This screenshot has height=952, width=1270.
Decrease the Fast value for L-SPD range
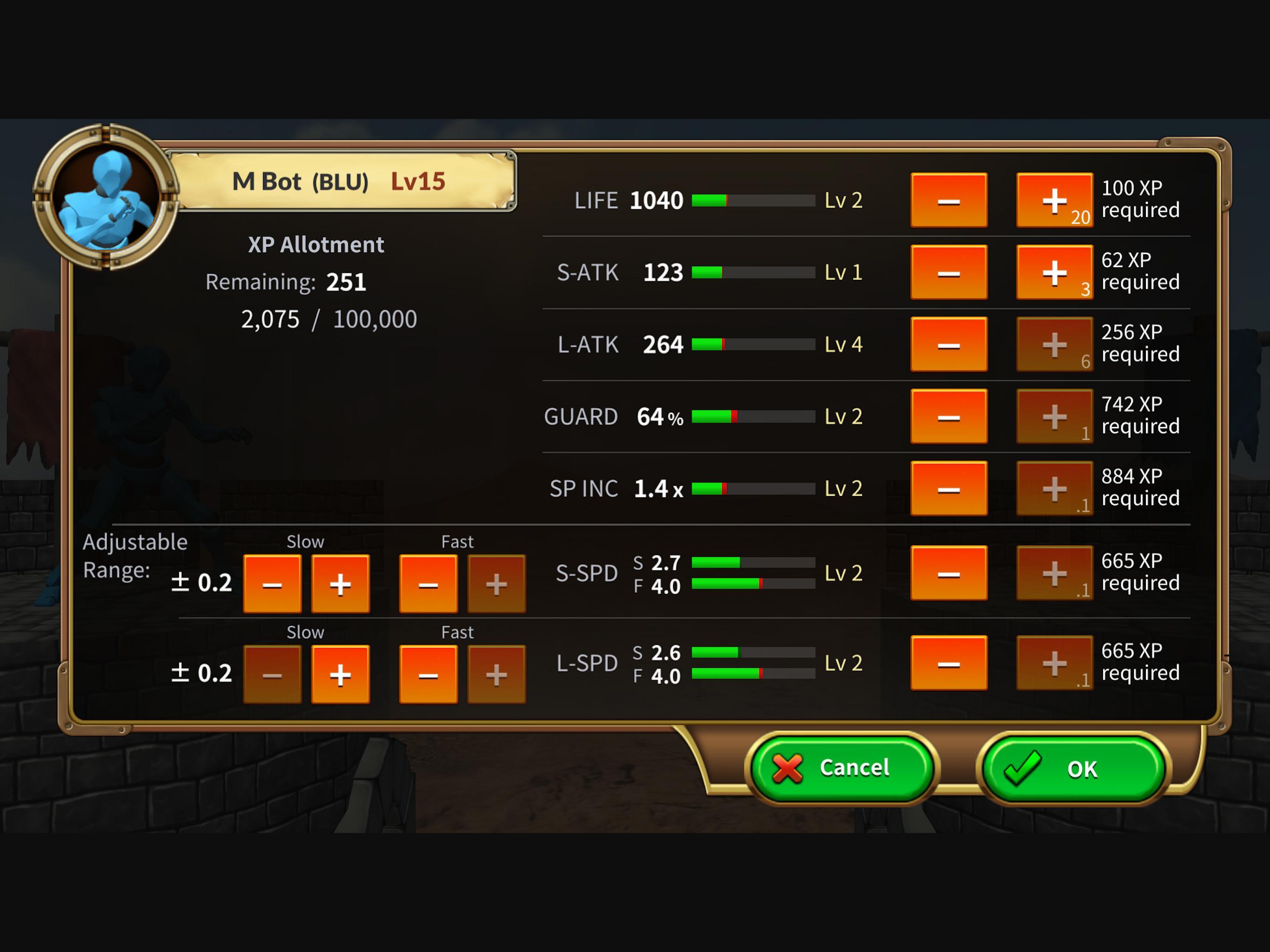tap(427, 674)
